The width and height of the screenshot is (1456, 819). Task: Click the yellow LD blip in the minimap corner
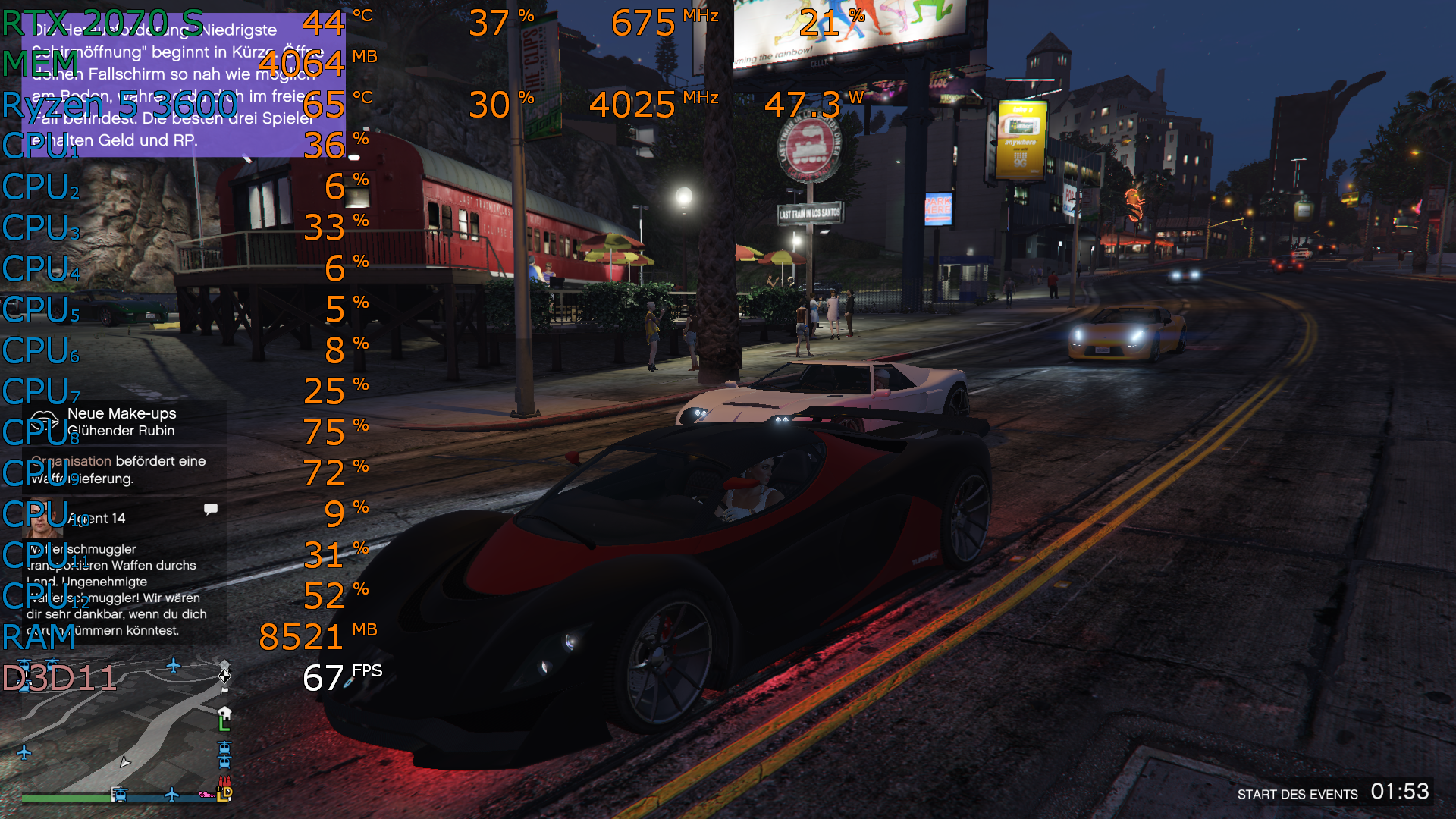pyautogui.click(x=223, y=796)
